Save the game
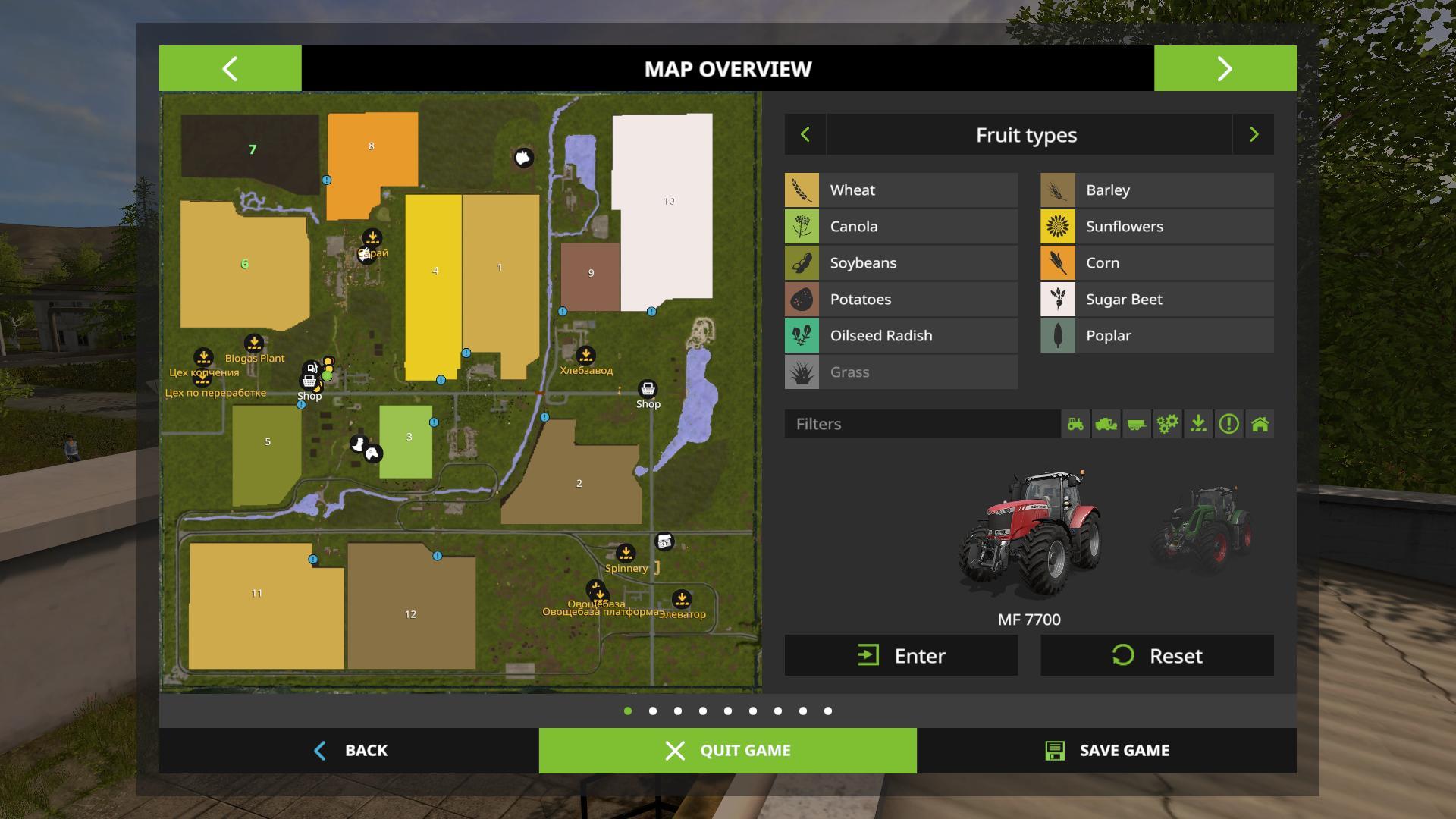This screenshot has height=819, width=1456. (1106, 750)
